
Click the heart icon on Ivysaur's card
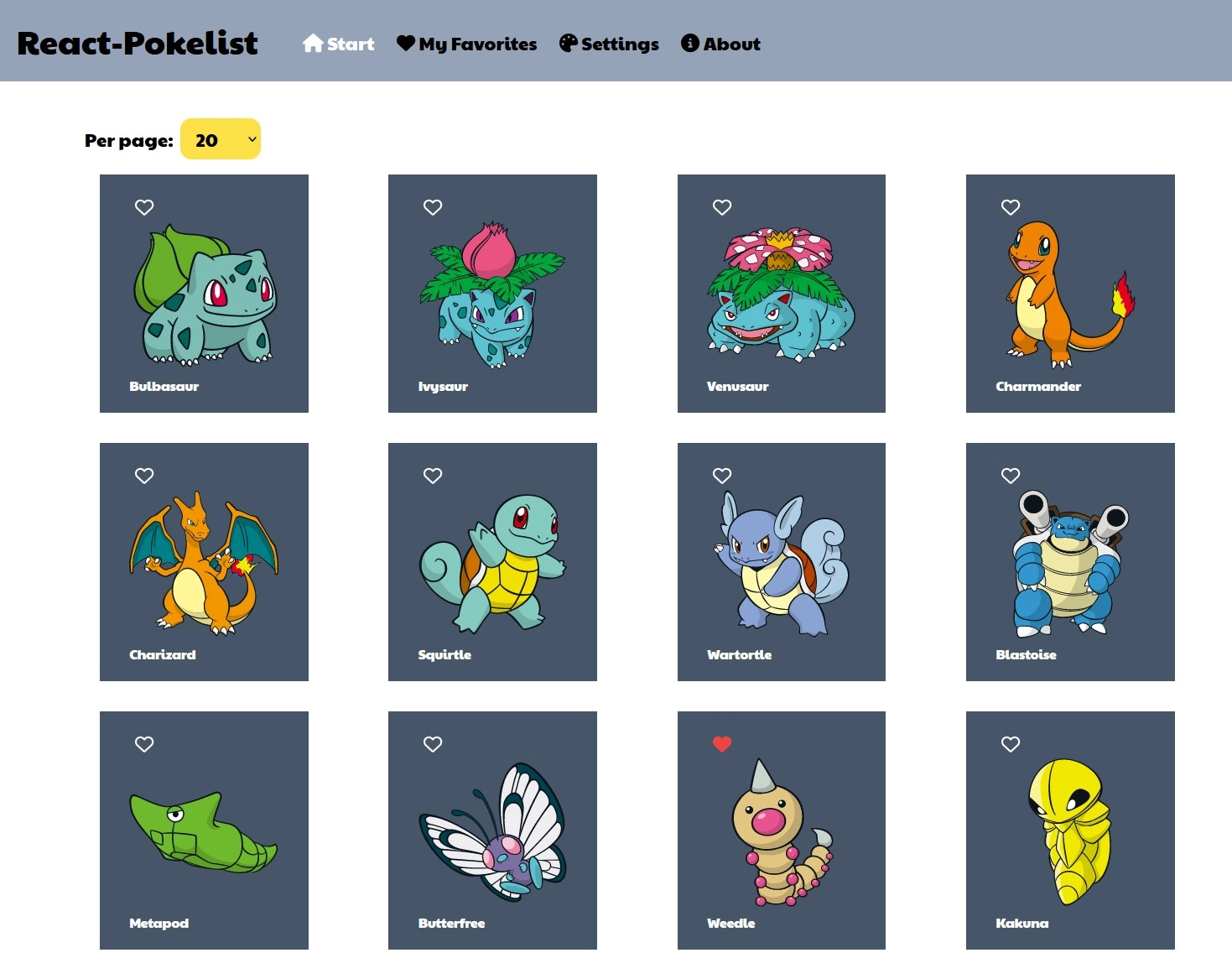[x=433, y=206]
